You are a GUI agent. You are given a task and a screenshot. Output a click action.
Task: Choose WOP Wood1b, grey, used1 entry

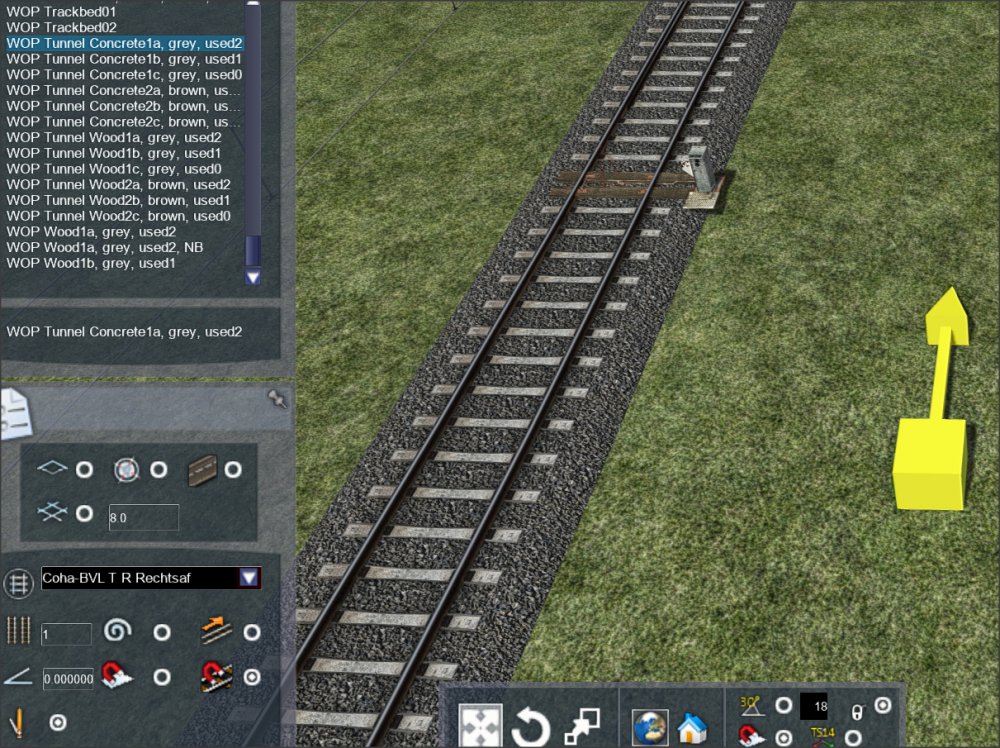point(91,263)
